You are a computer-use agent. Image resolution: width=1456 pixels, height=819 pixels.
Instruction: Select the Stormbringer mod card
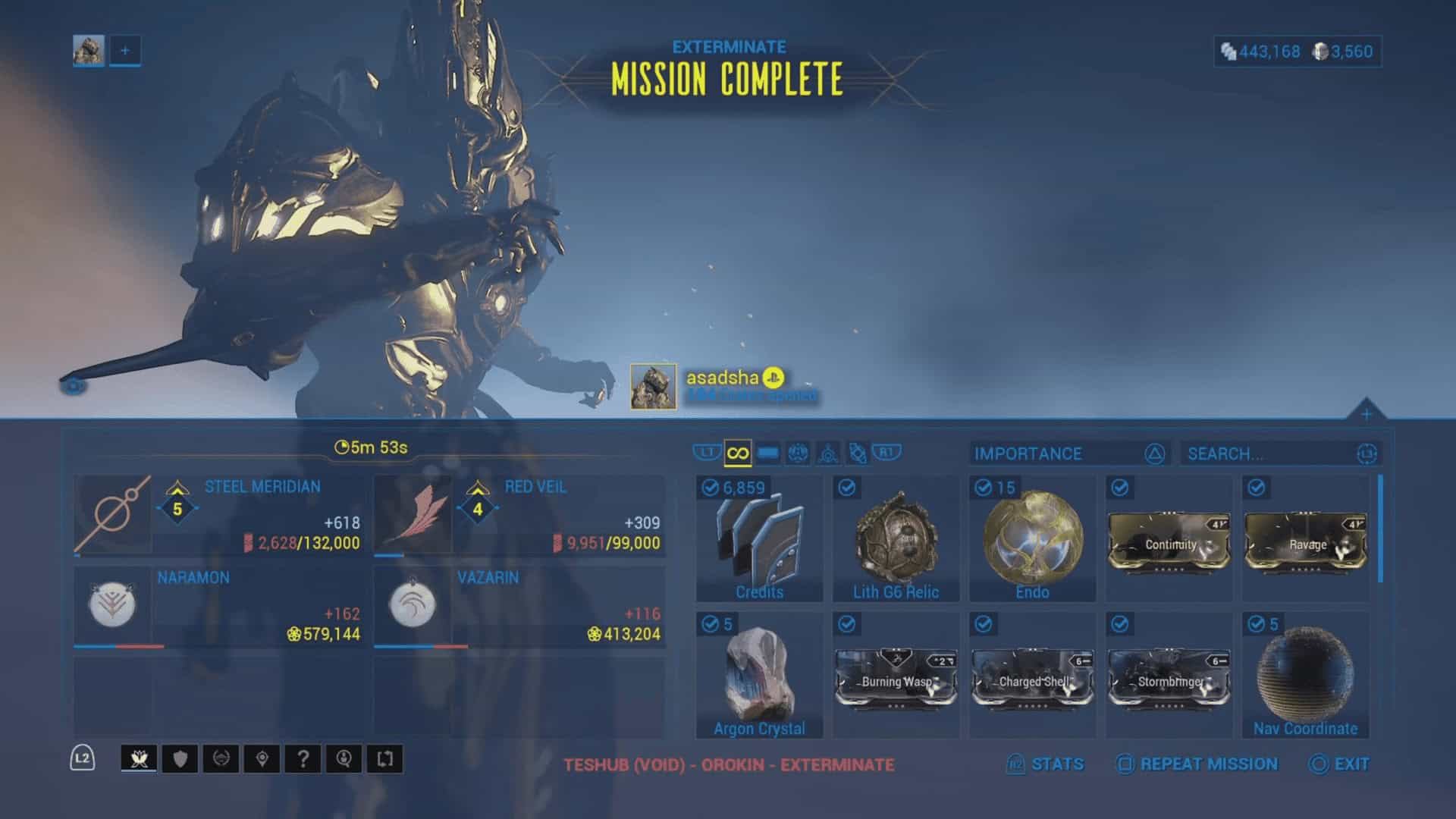coord(1169,678)
